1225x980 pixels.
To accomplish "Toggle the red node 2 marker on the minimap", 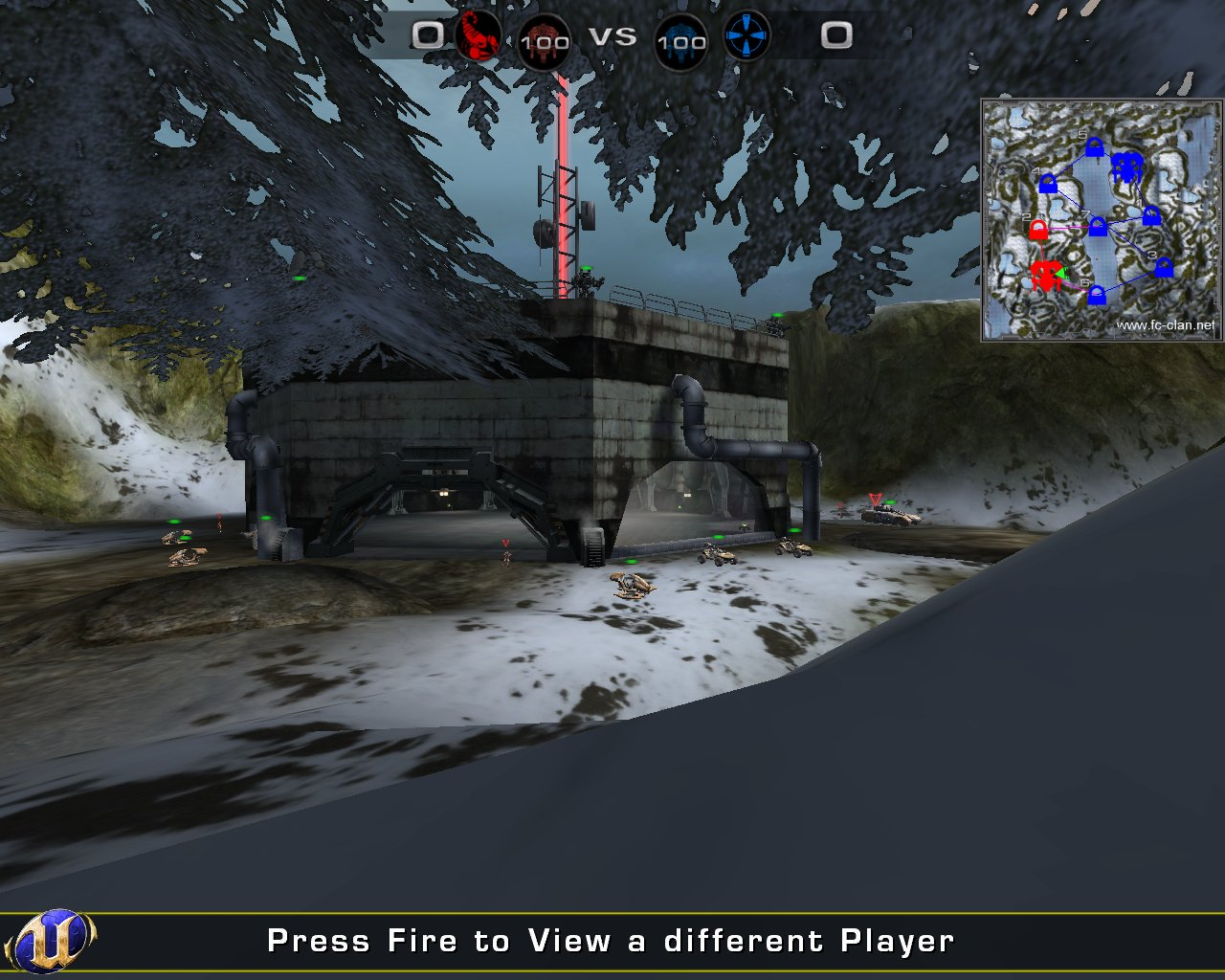I will [x=1038, y=230].
